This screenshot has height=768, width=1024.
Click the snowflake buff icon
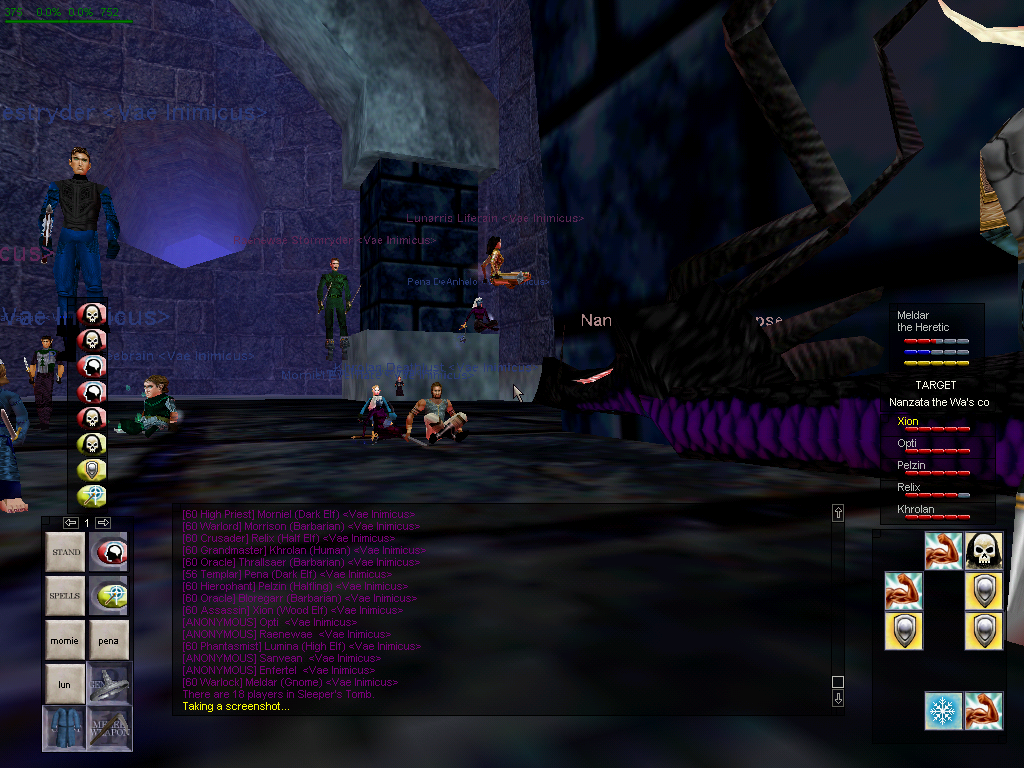943,711
